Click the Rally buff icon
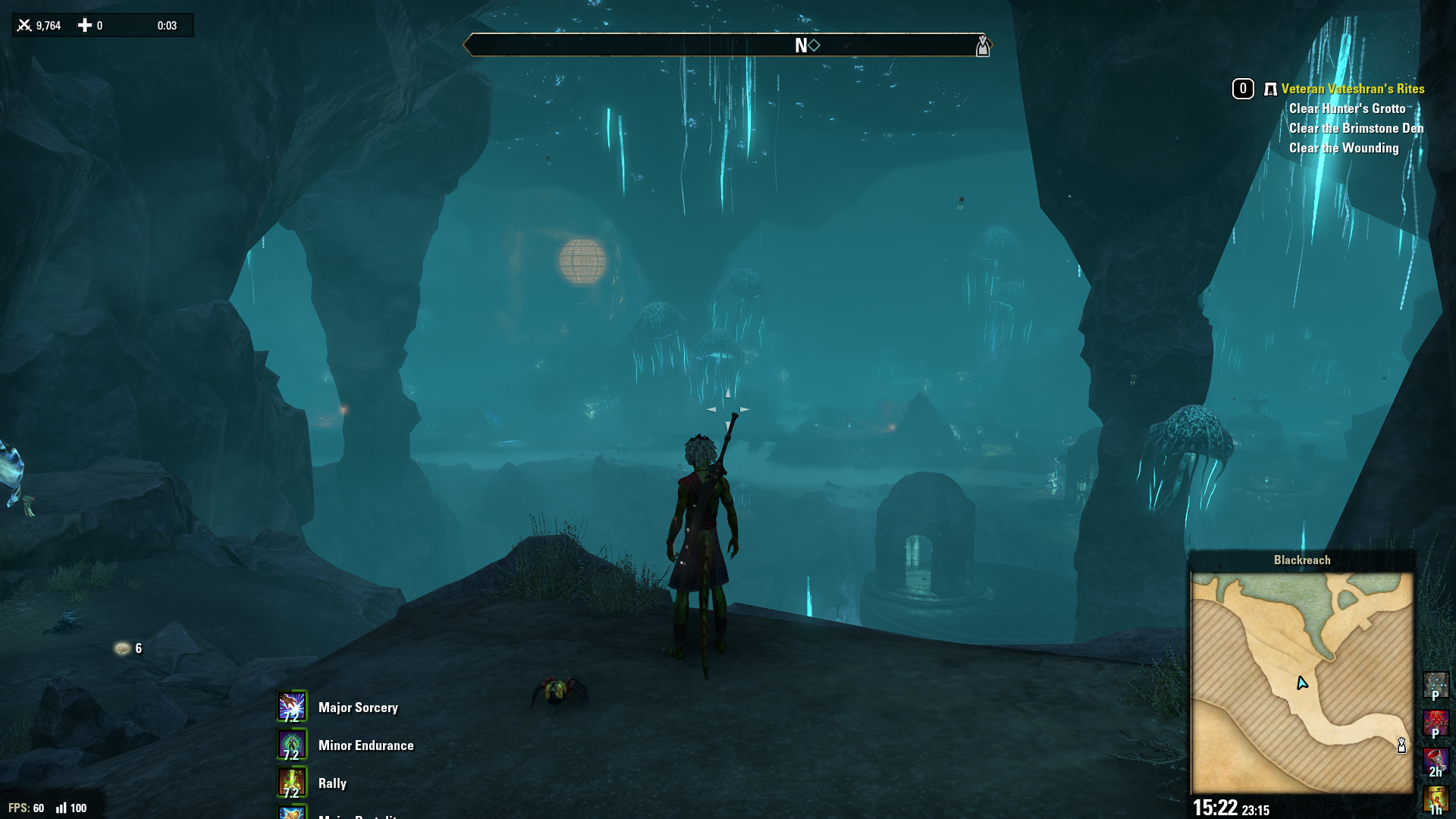 tap(292, 783)
